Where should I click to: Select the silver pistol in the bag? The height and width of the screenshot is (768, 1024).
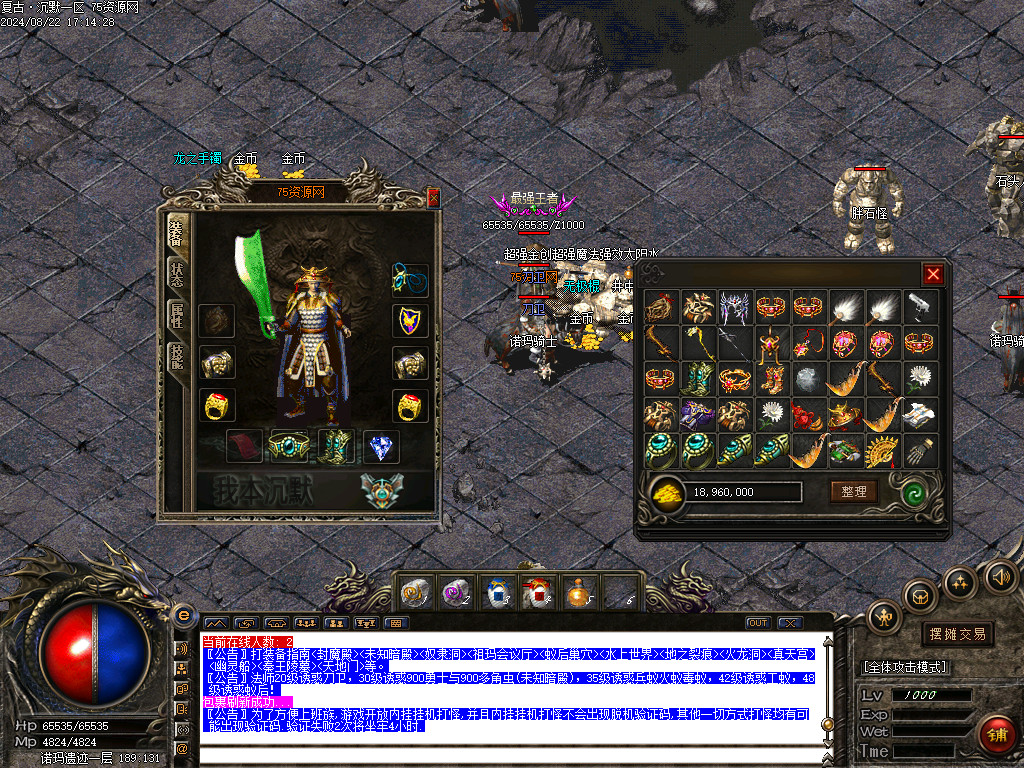pyautogui.click(x=920, y=308)
